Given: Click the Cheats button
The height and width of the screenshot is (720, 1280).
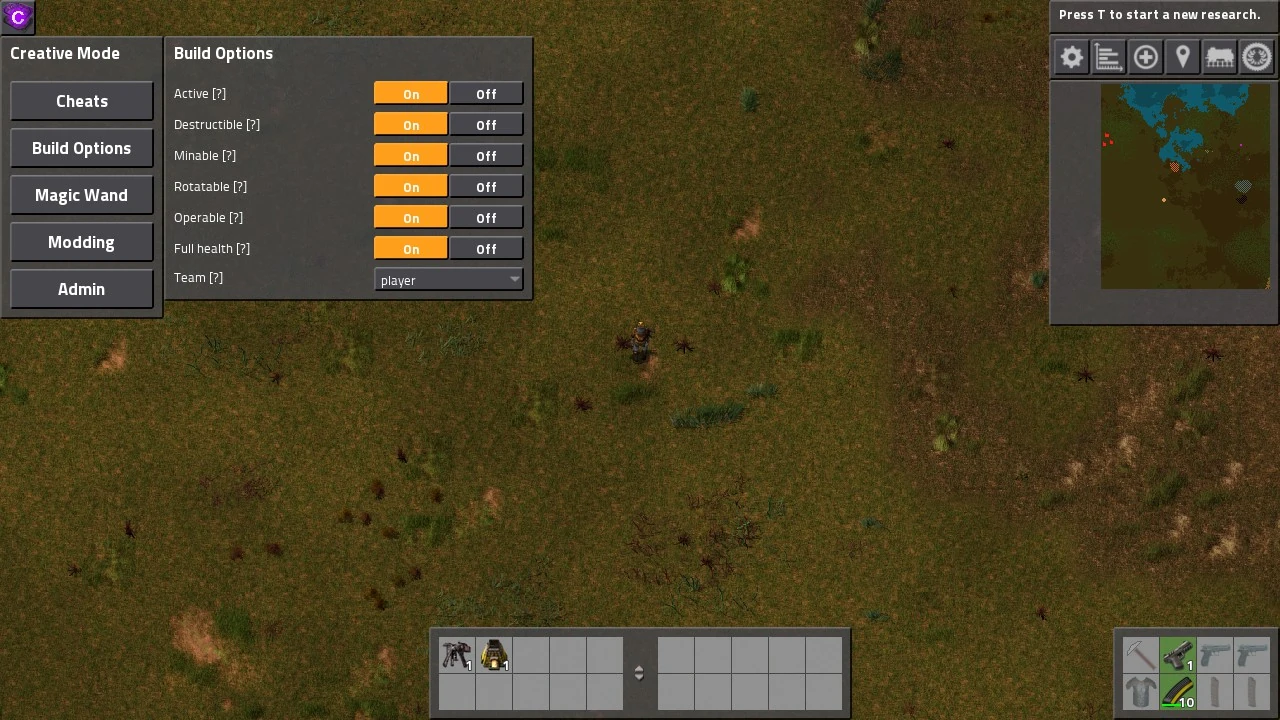Looking at the screenshot, I should (x=81, y=101).
